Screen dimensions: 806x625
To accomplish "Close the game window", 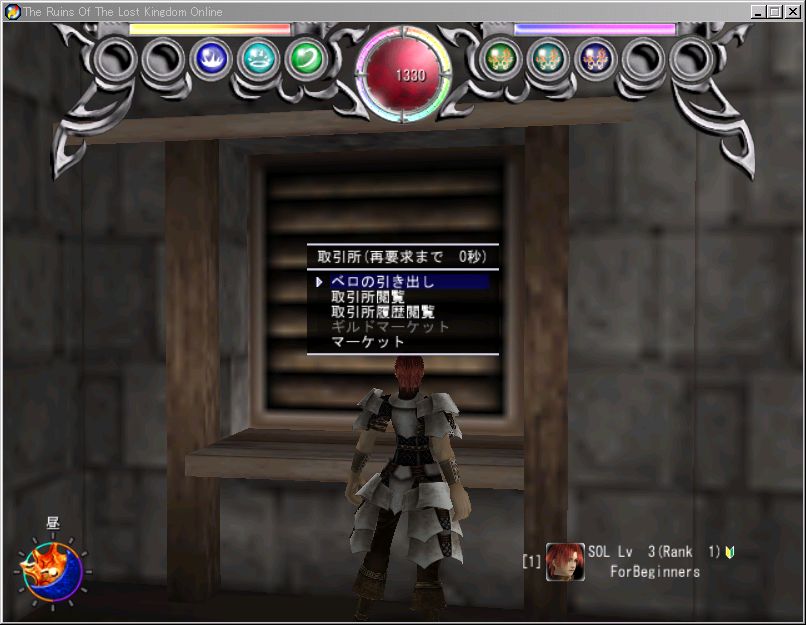I will click(x=793, y=12).
